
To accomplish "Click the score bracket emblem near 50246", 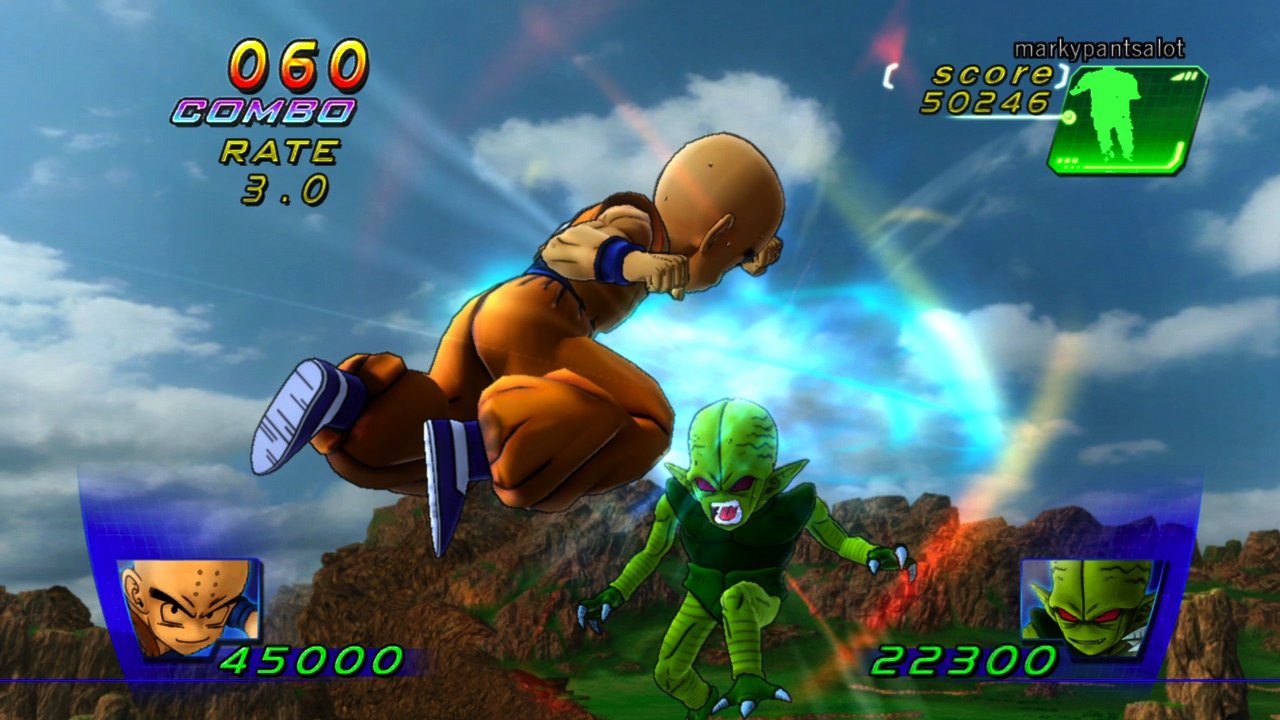I will pyautogui.click(x=890, y=75).
